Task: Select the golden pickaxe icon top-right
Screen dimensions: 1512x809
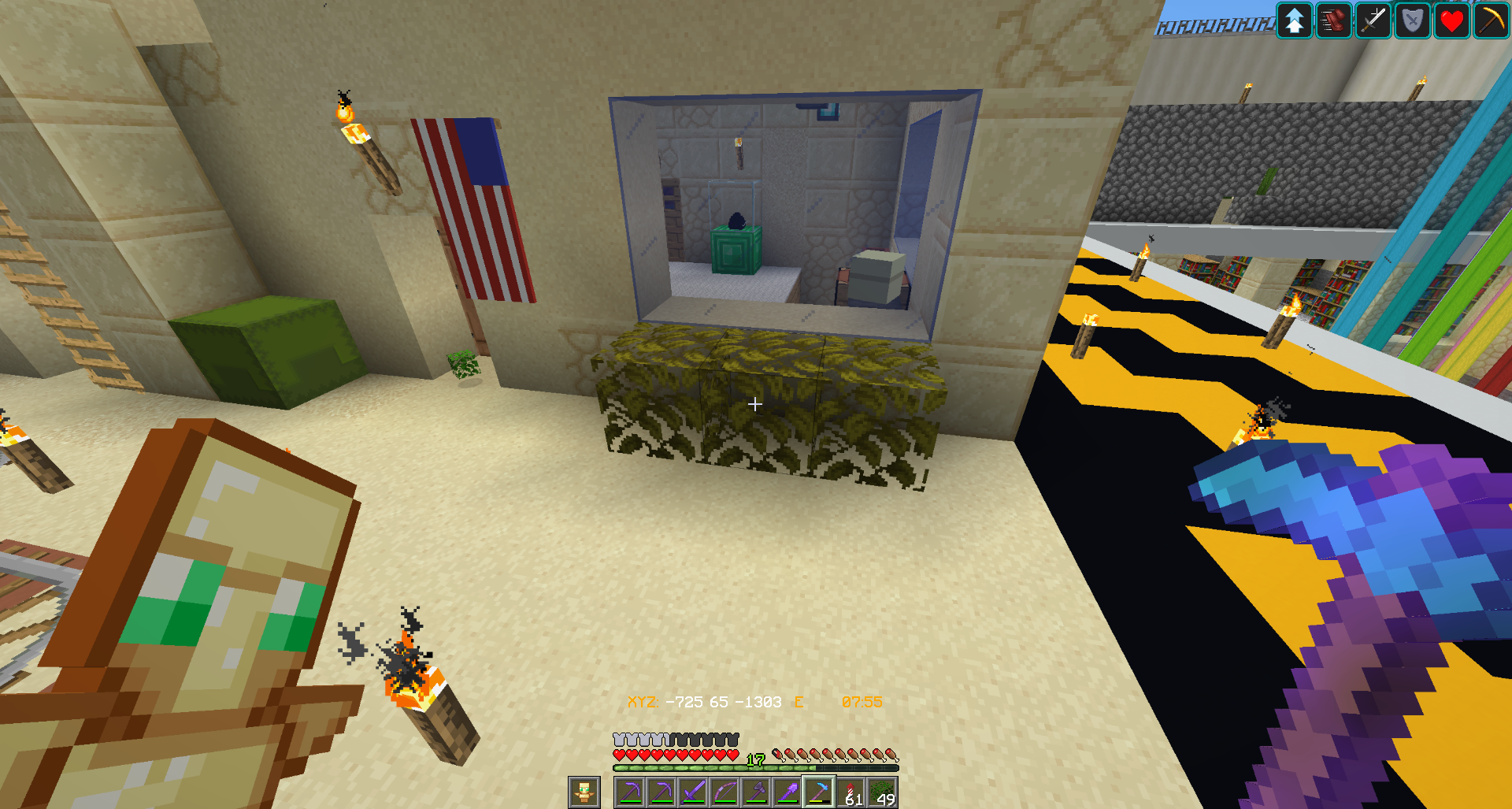Action: tap(1491, 20)
